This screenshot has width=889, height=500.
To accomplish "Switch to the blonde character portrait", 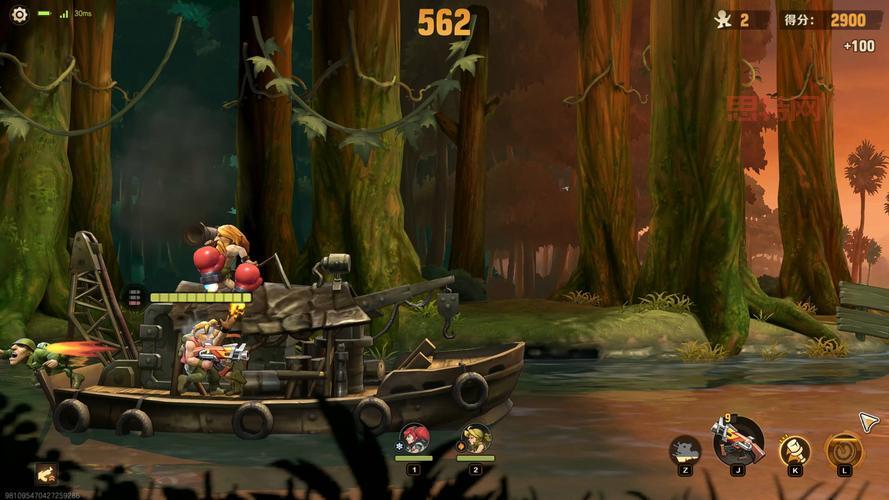I will (475, 439).
